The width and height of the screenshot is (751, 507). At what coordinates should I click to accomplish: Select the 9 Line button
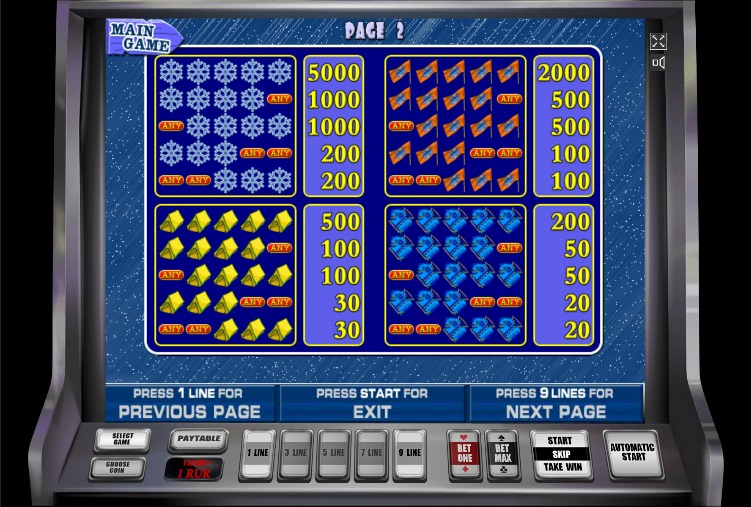[x=408, y=455]
